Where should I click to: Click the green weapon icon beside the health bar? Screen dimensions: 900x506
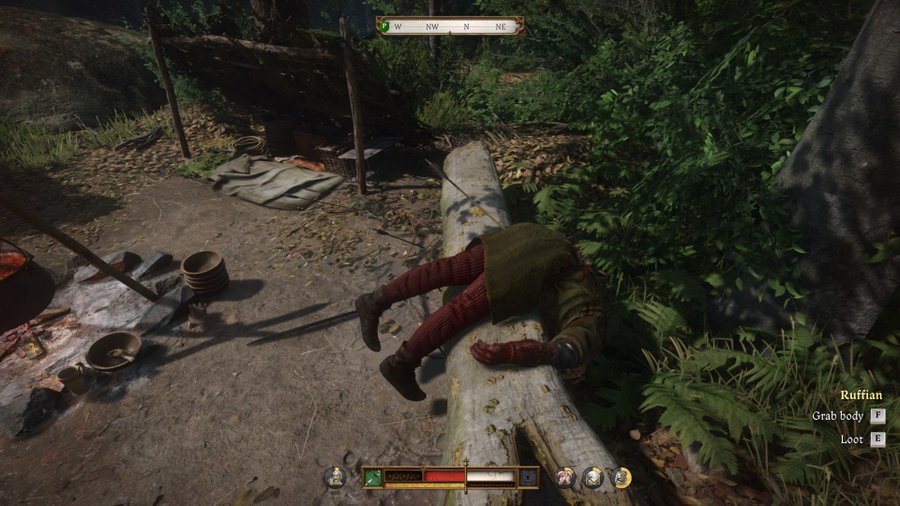click(x=374, y=477)
